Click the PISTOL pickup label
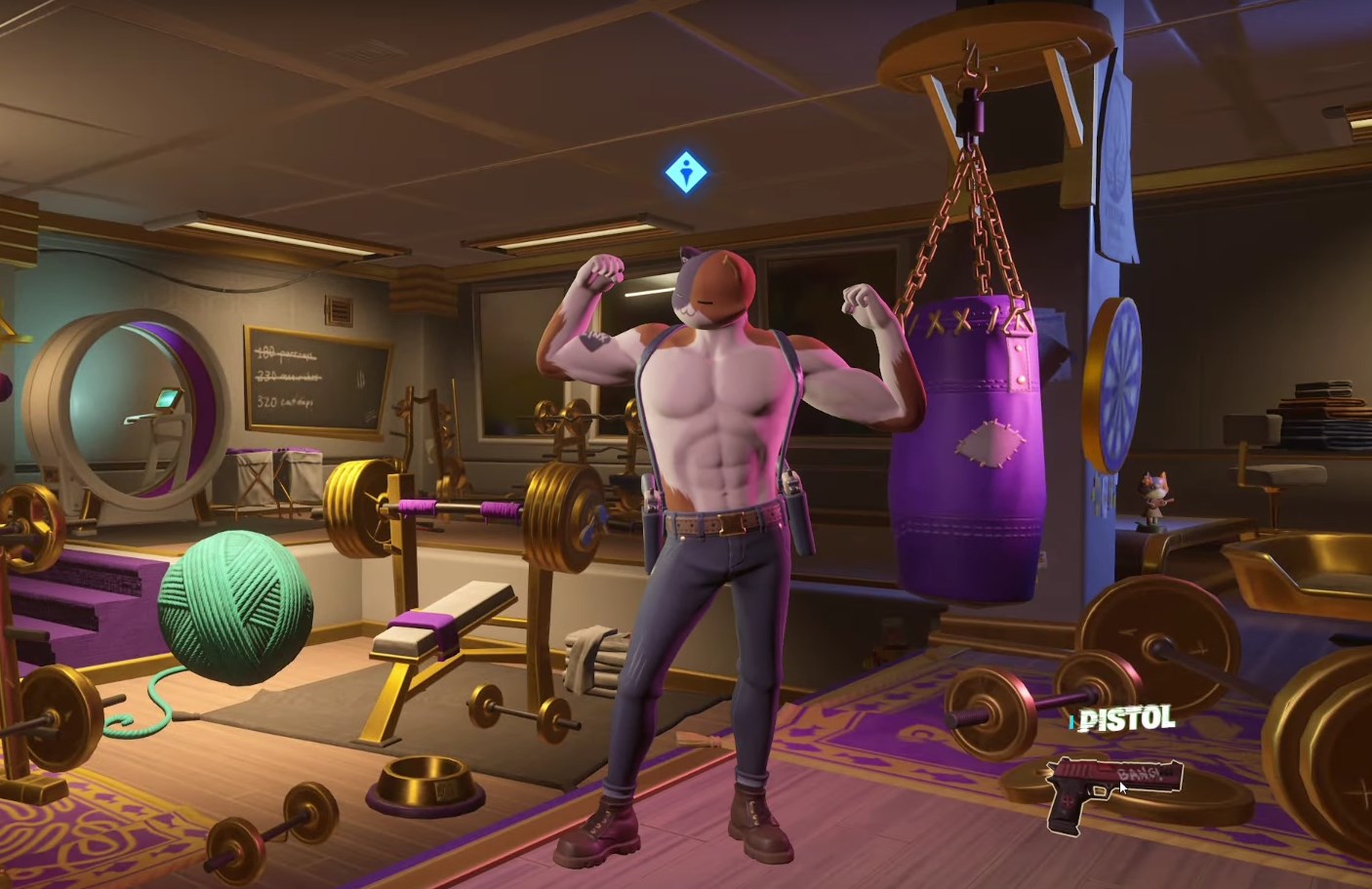The width and height of the screenshot is (1372, 889). tap(1124, 721)
